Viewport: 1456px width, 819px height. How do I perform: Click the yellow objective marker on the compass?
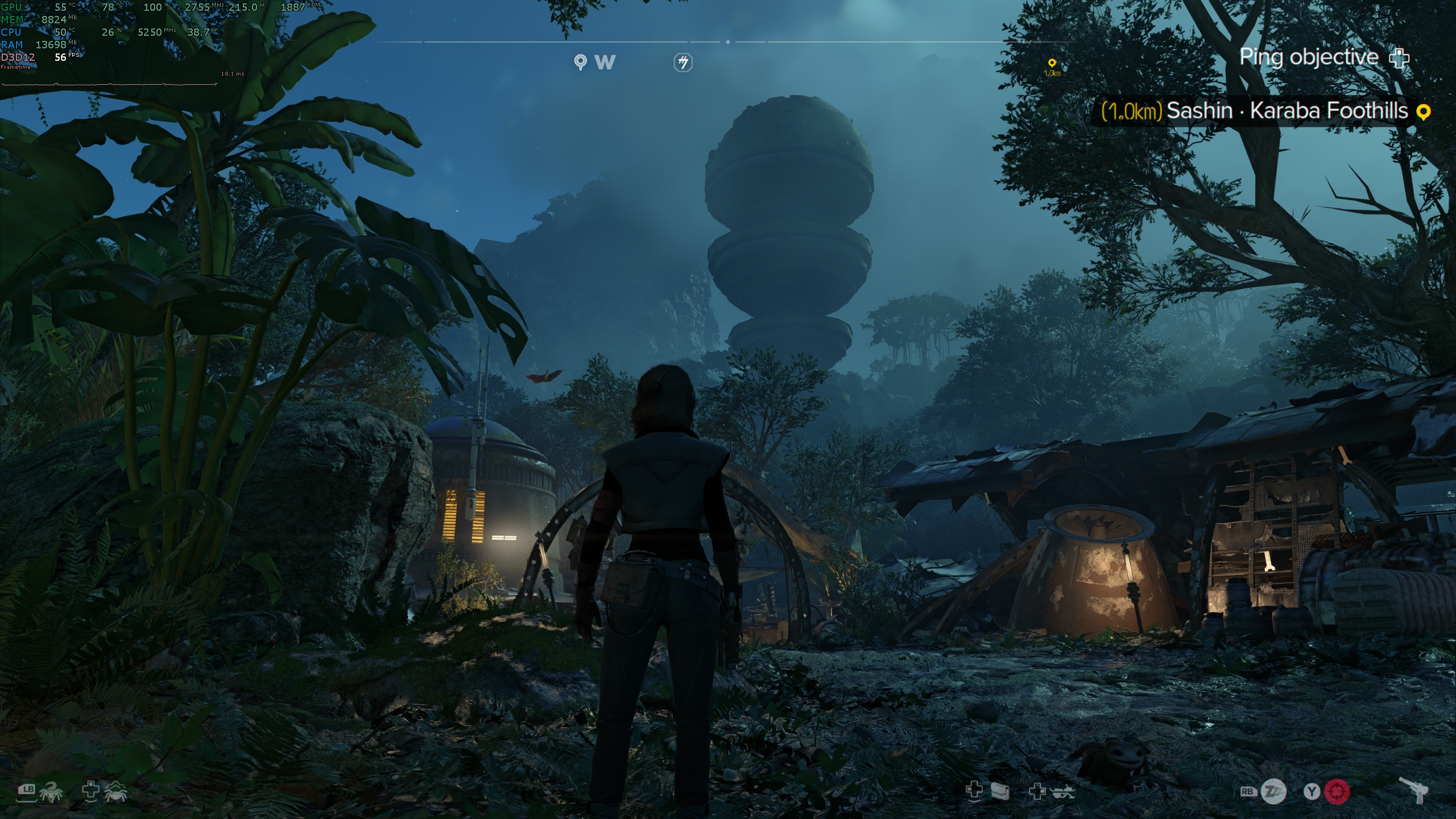pos(1052,64)
